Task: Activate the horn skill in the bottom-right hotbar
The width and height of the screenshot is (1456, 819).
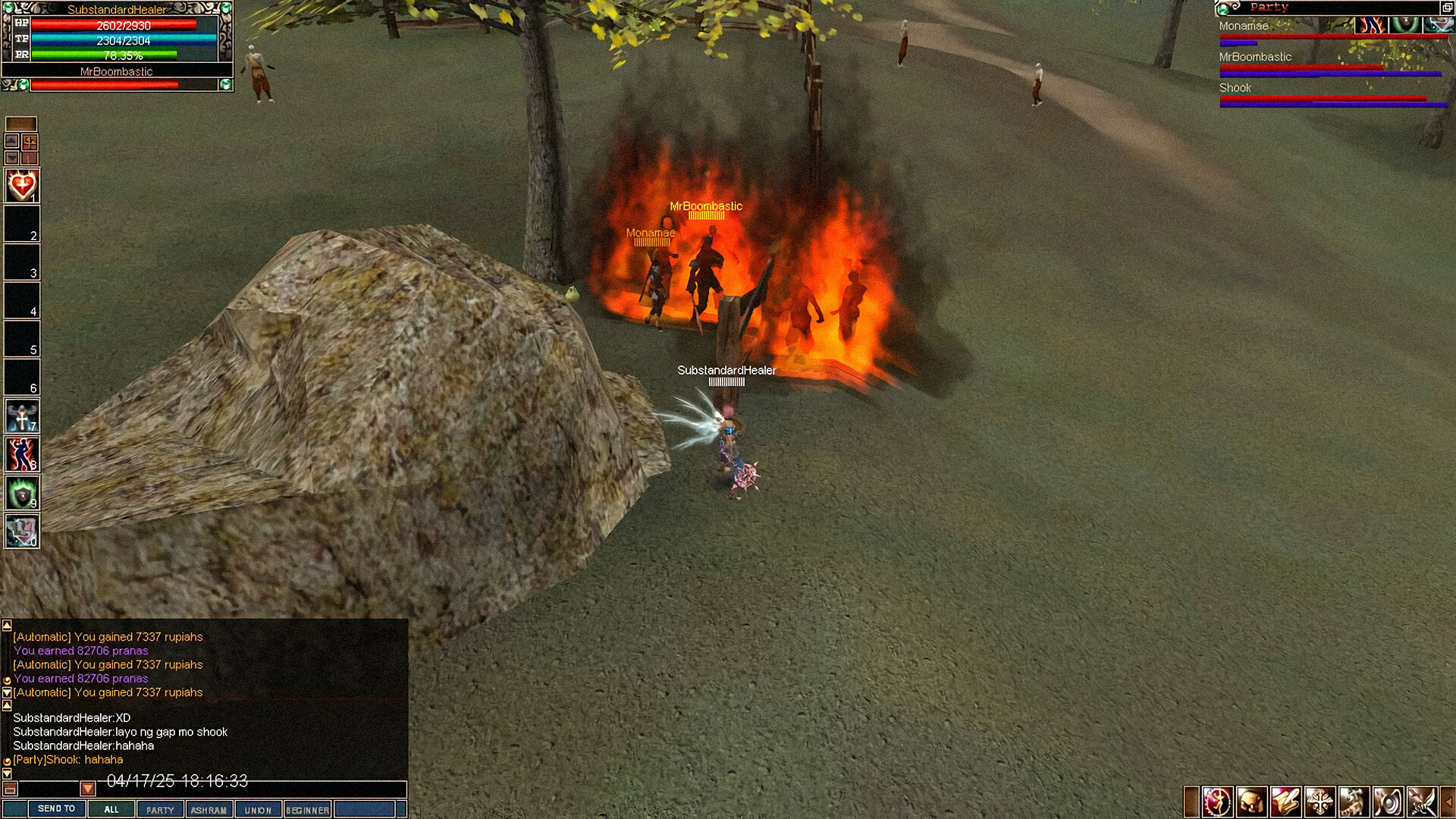Action: point(1388,800)
